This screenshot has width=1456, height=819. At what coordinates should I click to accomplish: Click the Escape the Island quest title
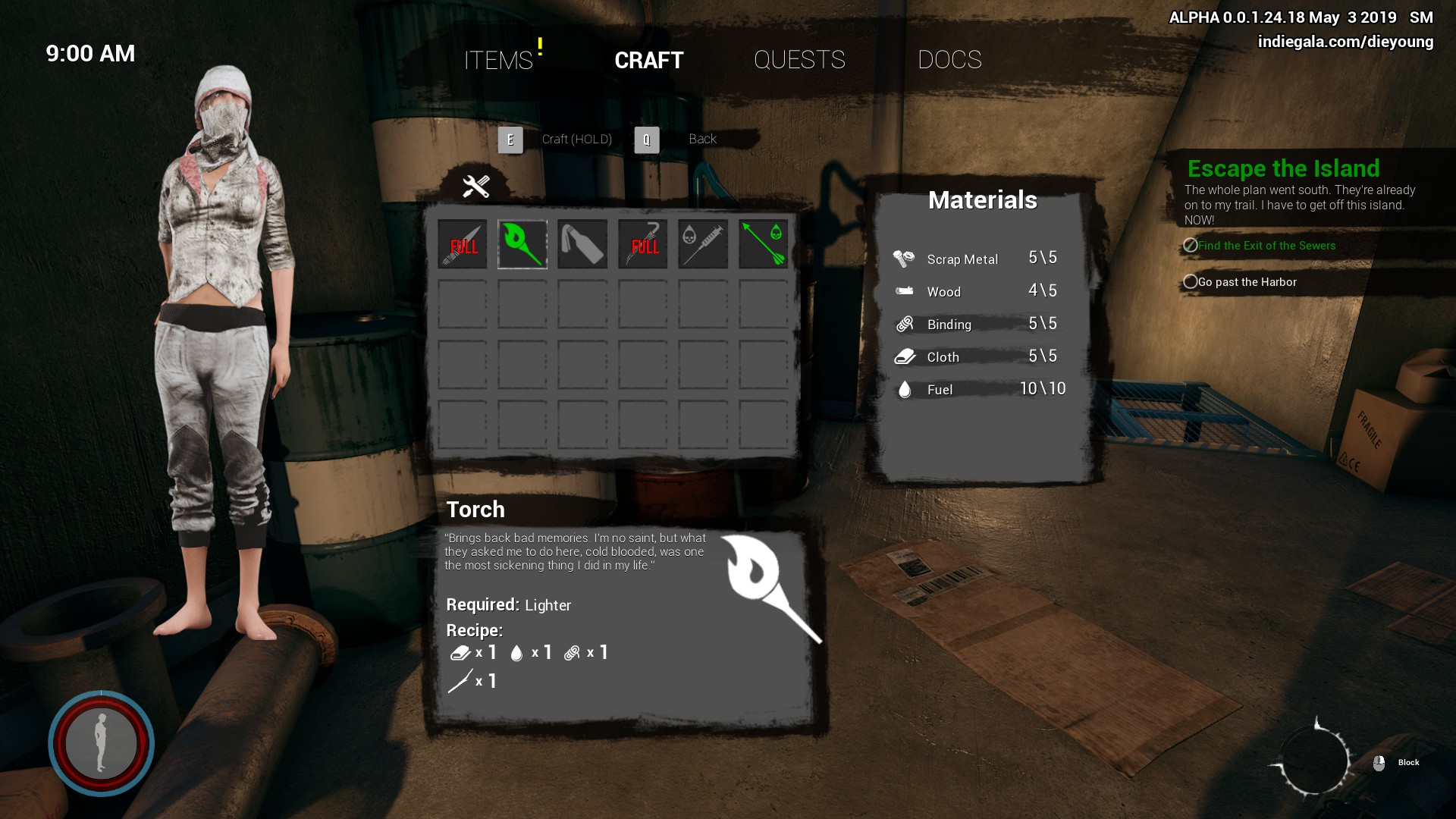(x=1283, y=168)
